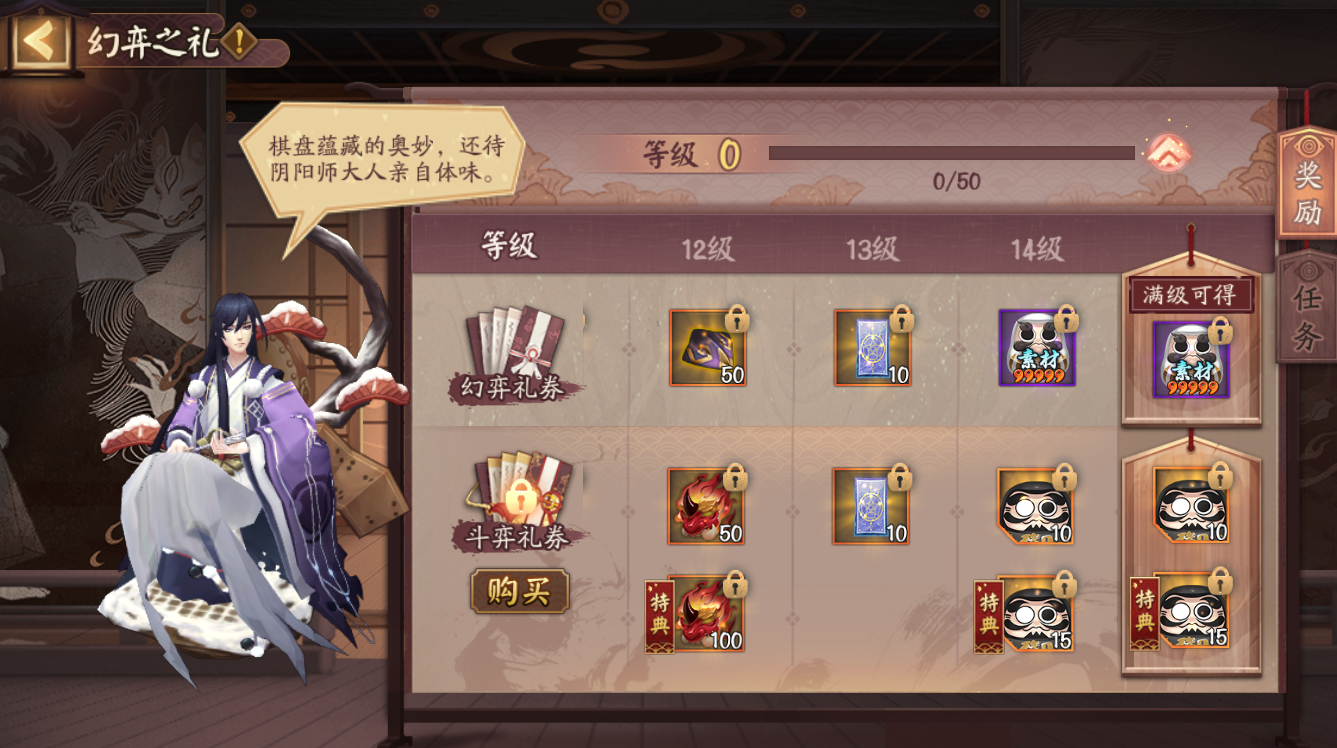Select the red fire skin reward showing 50
The height and width of the screenshot is (748, 1337).
pos(704,505)
